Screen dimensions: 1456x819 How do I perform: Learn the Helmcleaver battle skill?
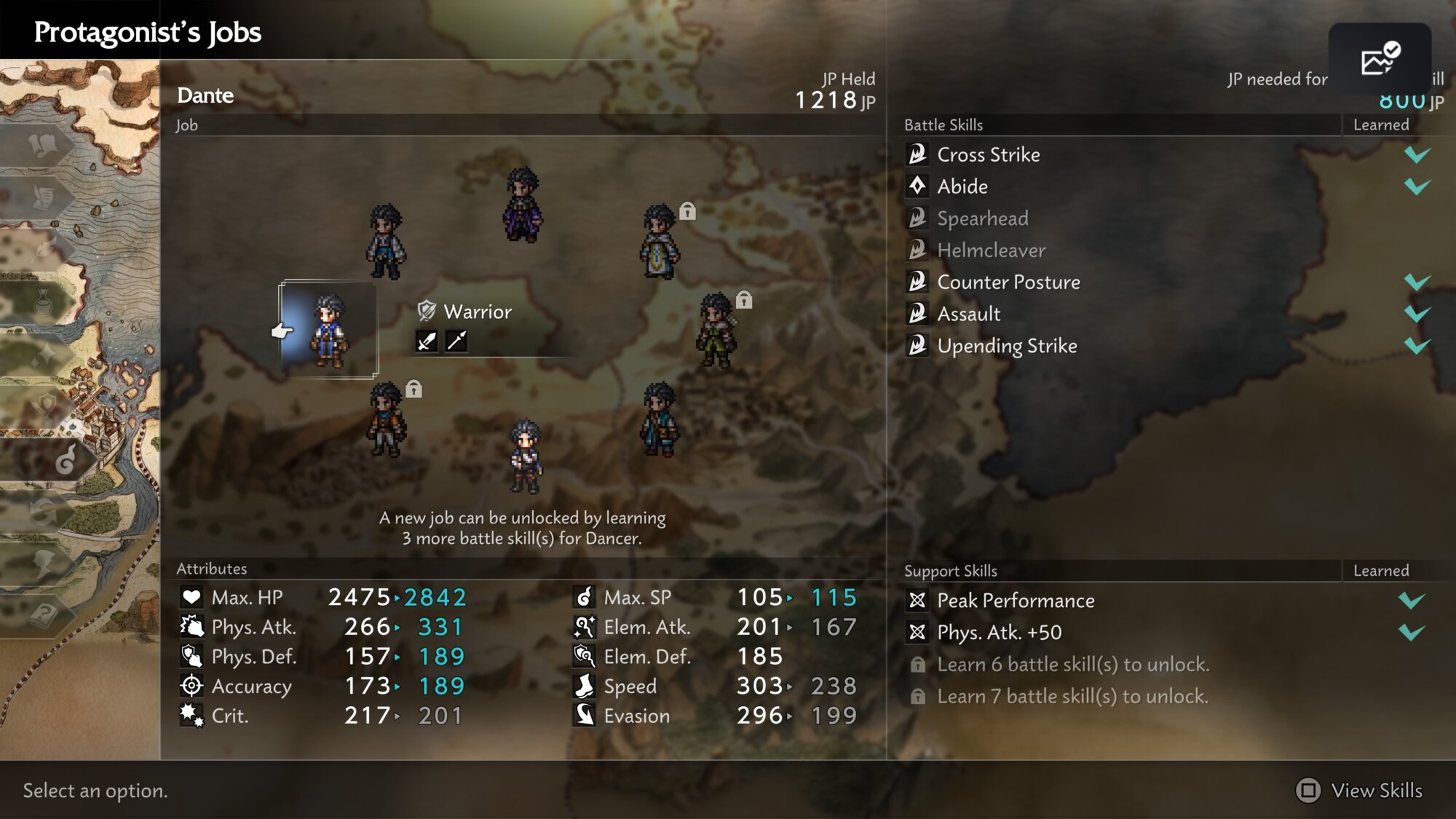pyautogui.click(x=991, y=250)
